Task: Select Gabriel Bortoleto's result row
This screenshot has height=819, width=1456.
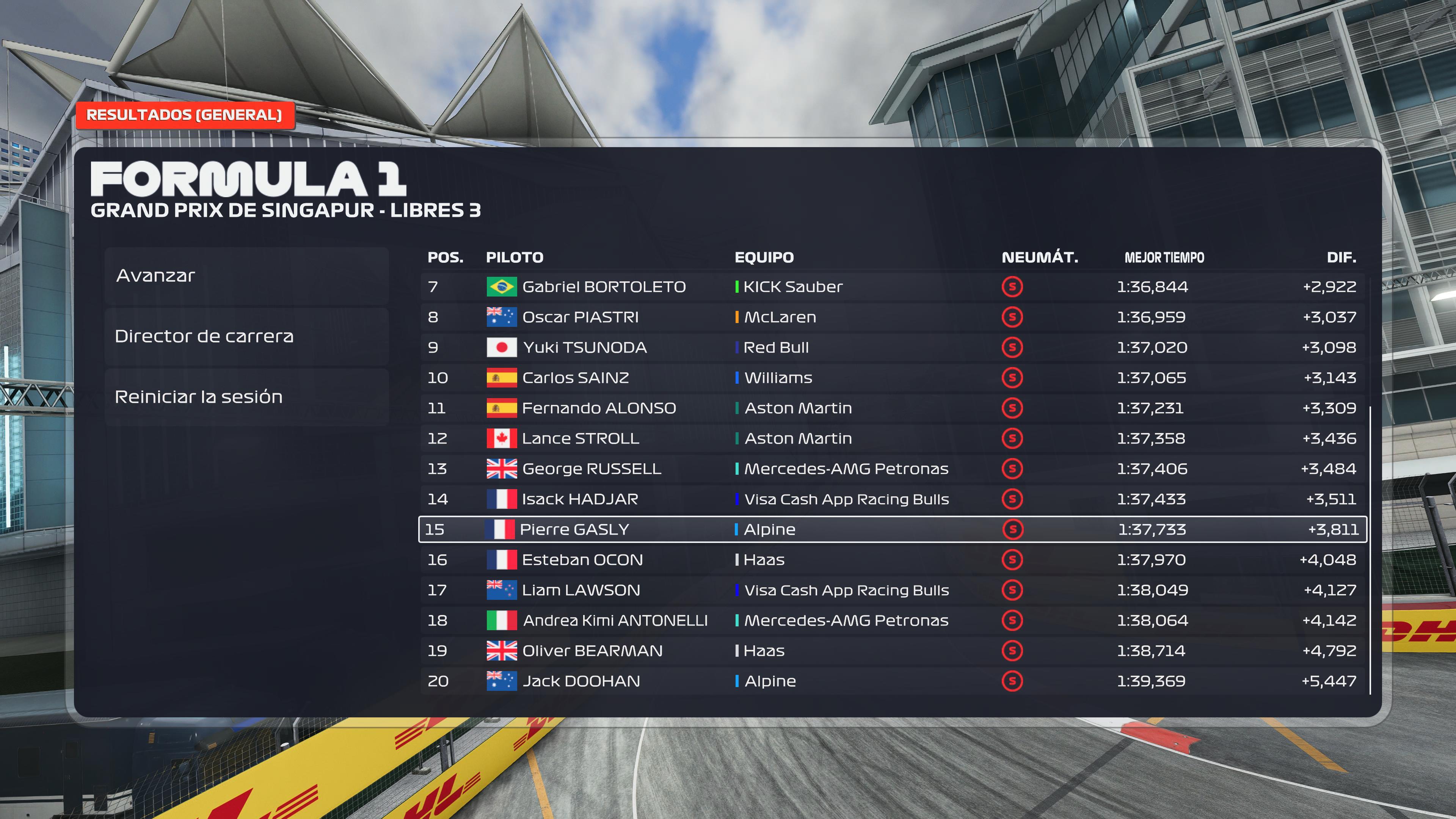Action: (x=892, y=287)
